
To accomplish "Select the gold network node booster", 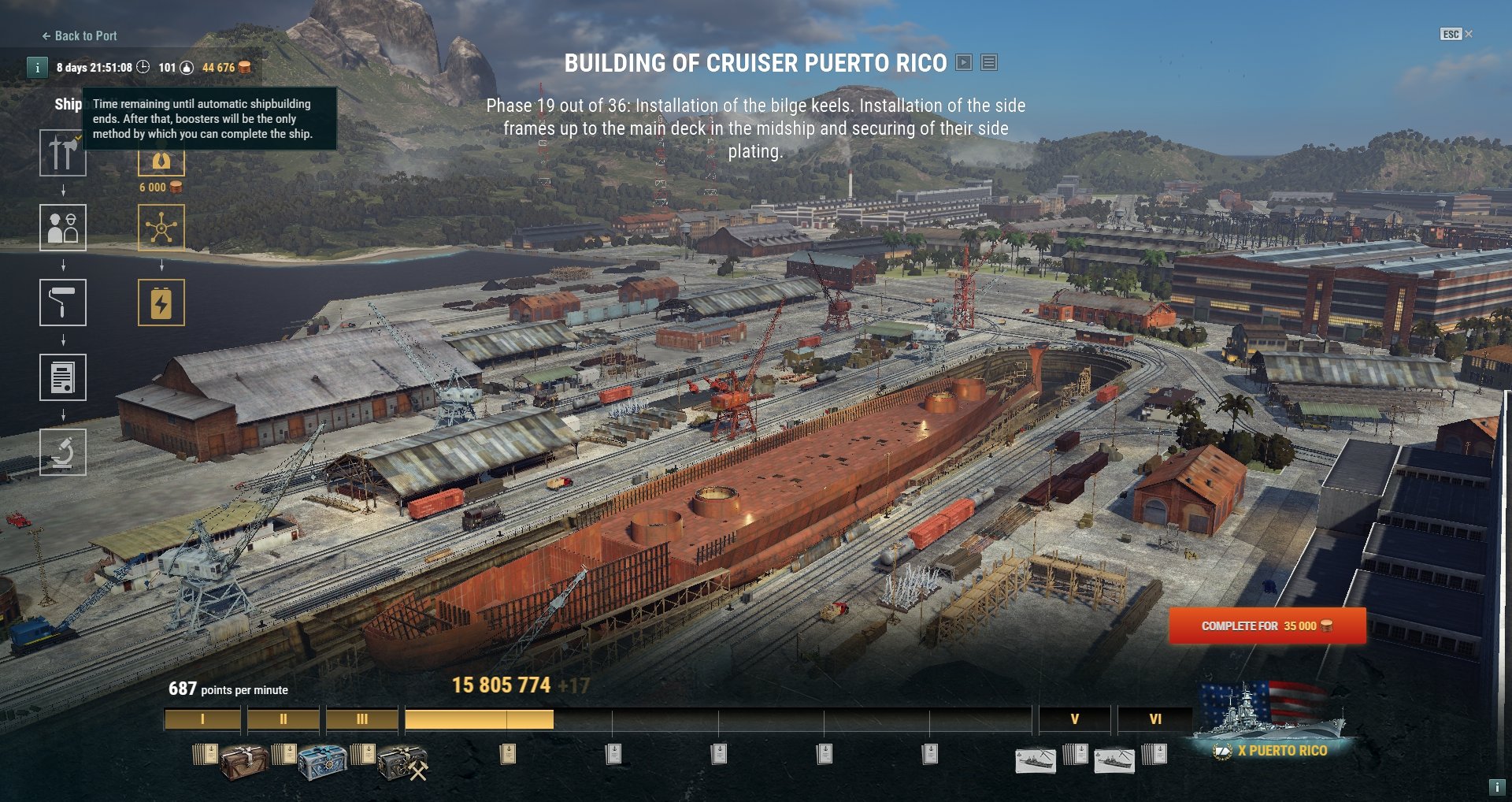I will tap(161, 228).
